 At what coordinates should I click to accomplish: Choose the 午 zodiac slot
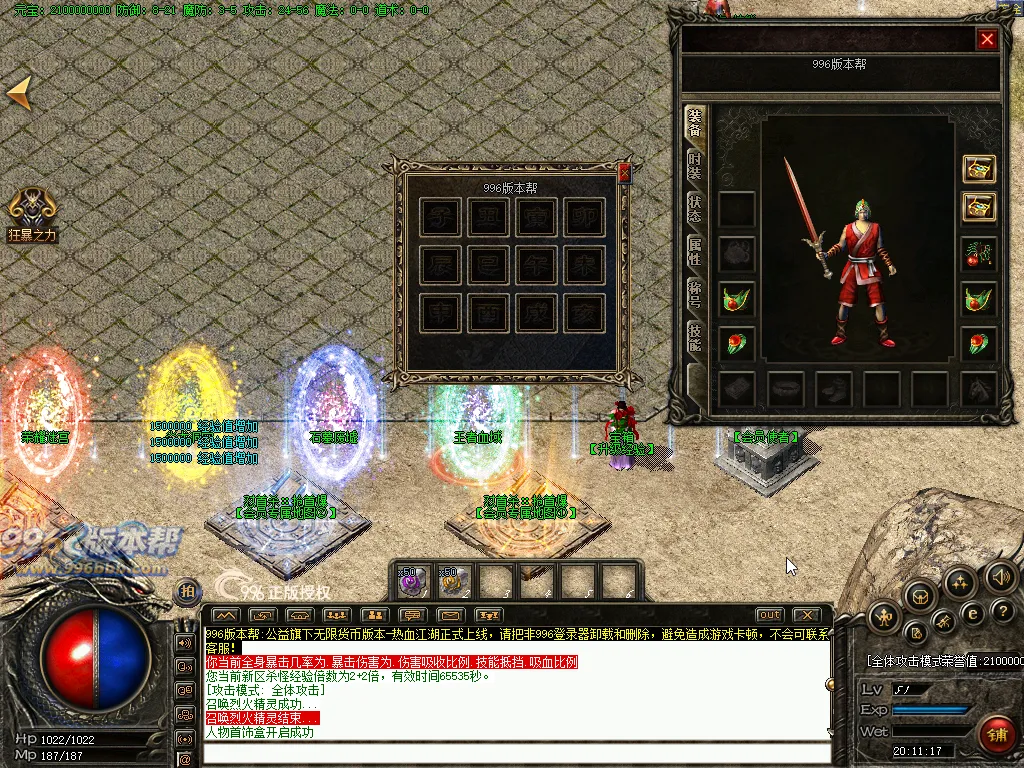tap(537, 265)
